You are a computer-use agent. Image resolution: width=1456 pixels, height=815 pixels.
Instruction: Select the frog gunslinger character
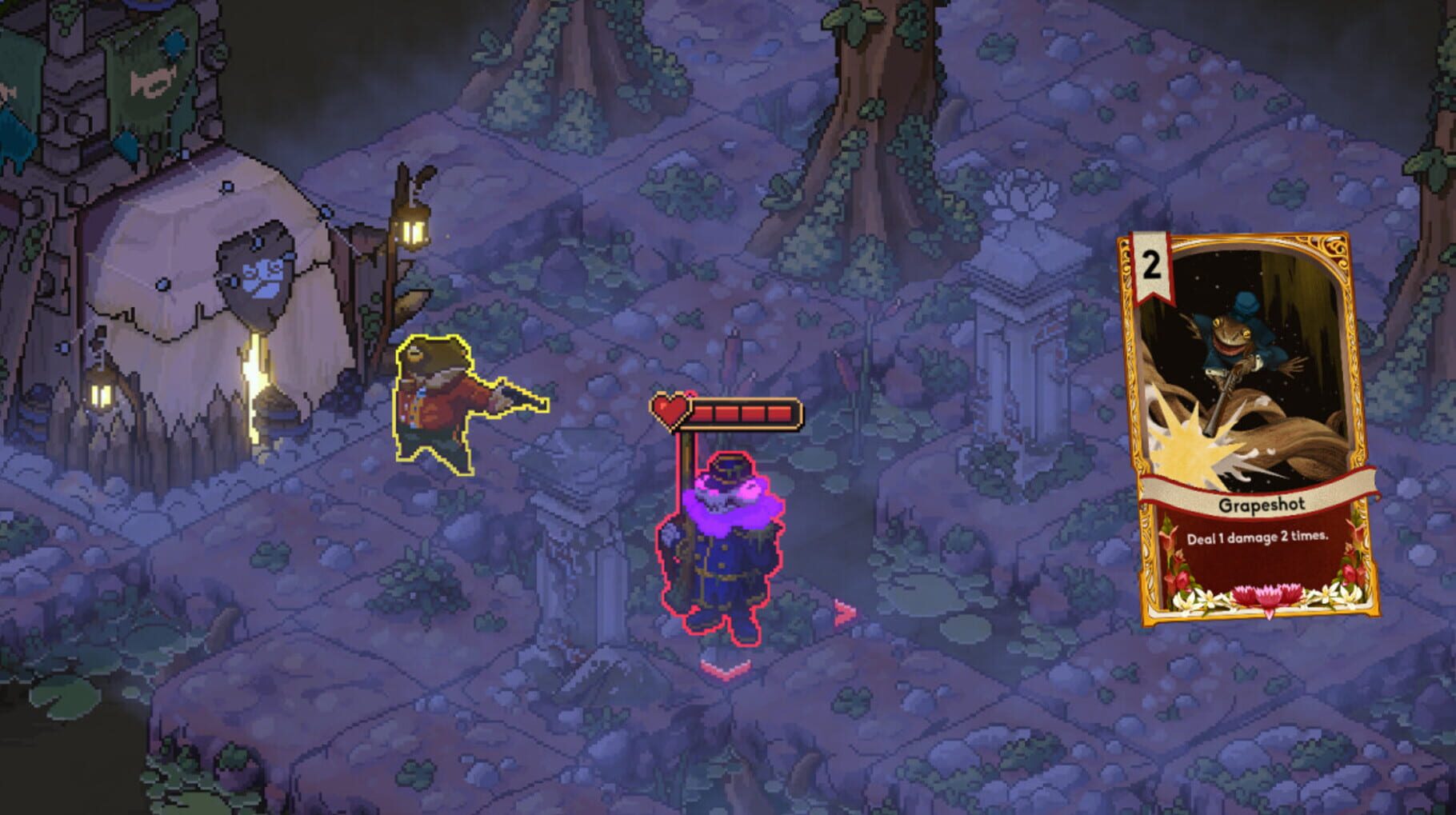(432, 400)
